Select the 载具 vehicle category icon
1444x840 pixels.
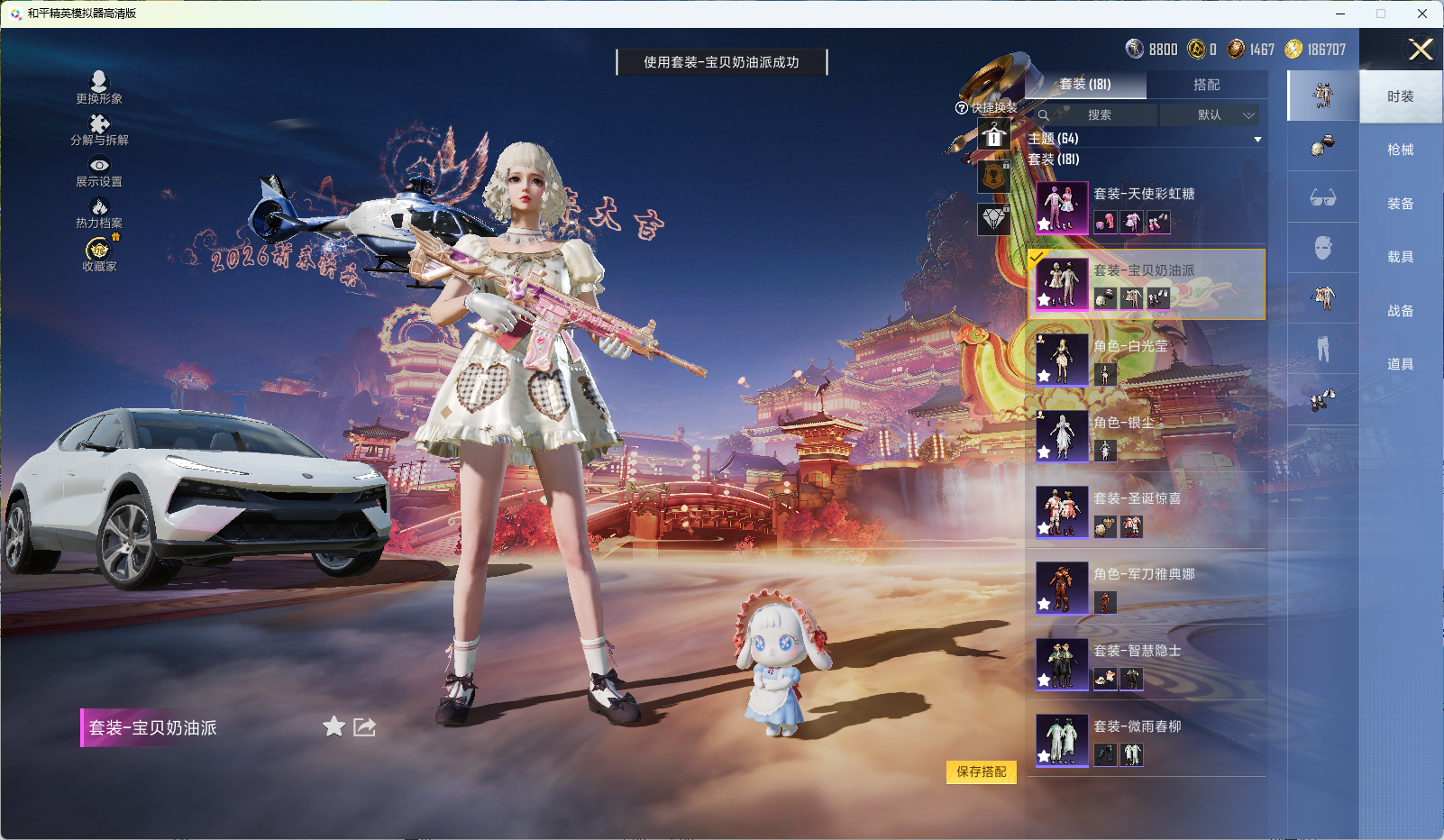pos(1322,249)
